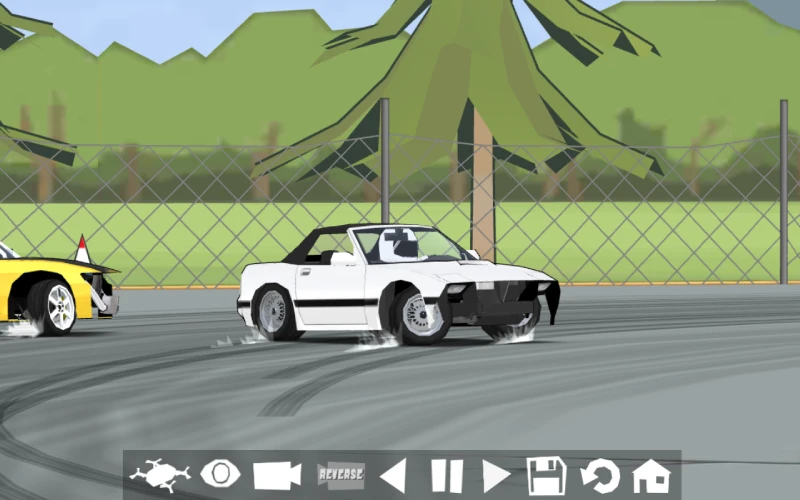Step replay backward with left arrow

coord(393,475)
